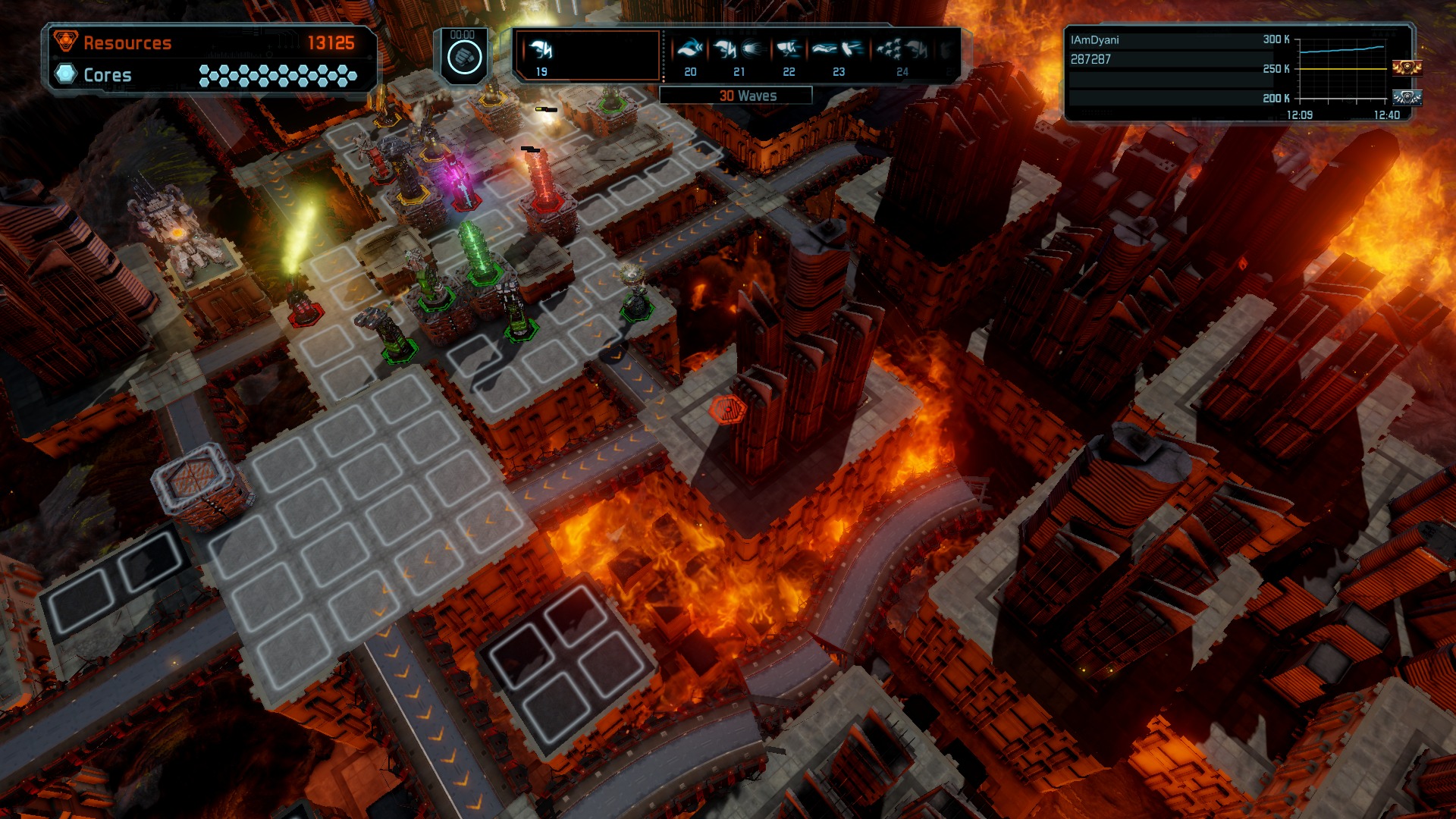Select the wave 19 enemy unit icon
The image size is (1456, 819).
[x=540, y=50]
